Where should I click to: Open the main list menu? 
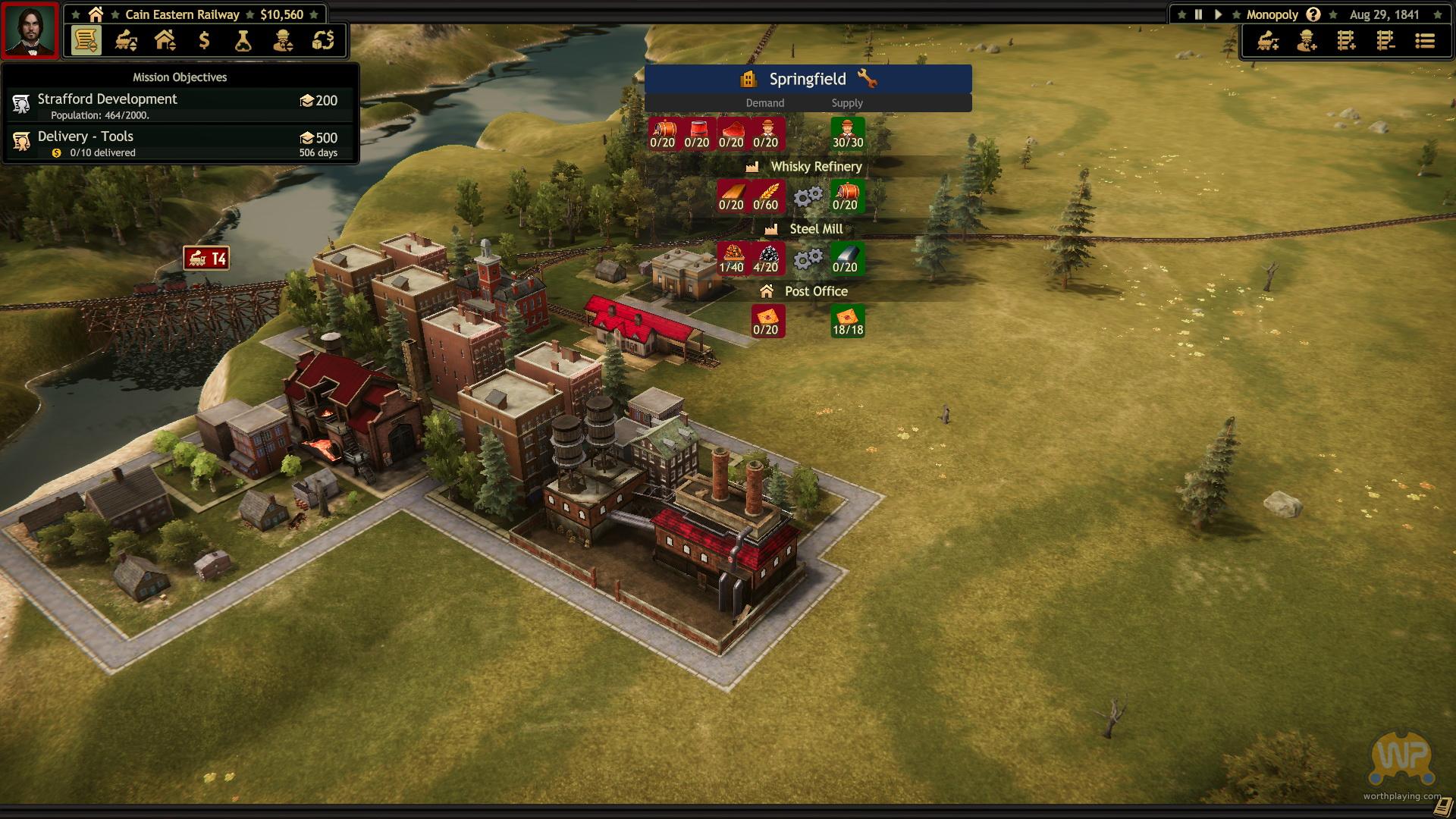pos(1425,41)
